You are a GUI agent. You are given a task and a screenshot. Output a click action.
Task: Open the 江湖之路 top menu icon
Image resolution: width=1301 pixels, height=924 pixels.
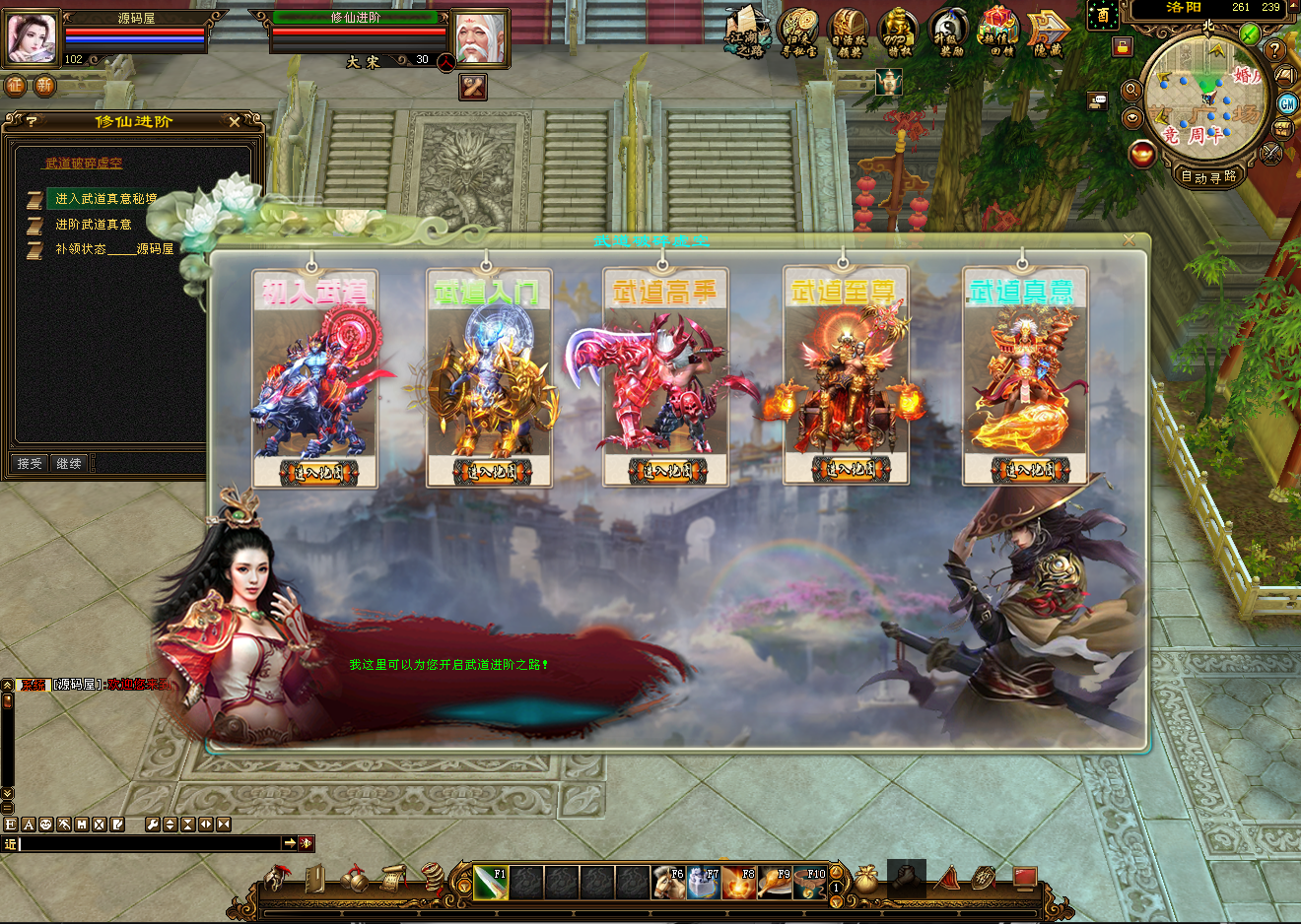(748, 32)
